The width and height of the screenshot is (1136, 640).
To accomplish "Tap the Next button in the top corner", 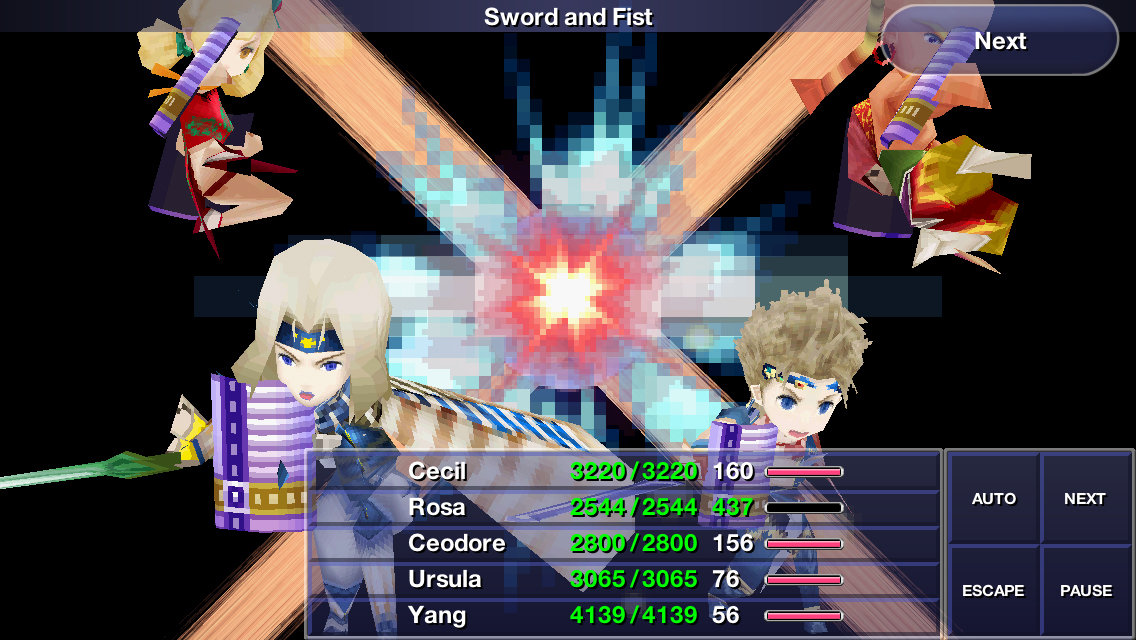I will tap(1000, 41).
